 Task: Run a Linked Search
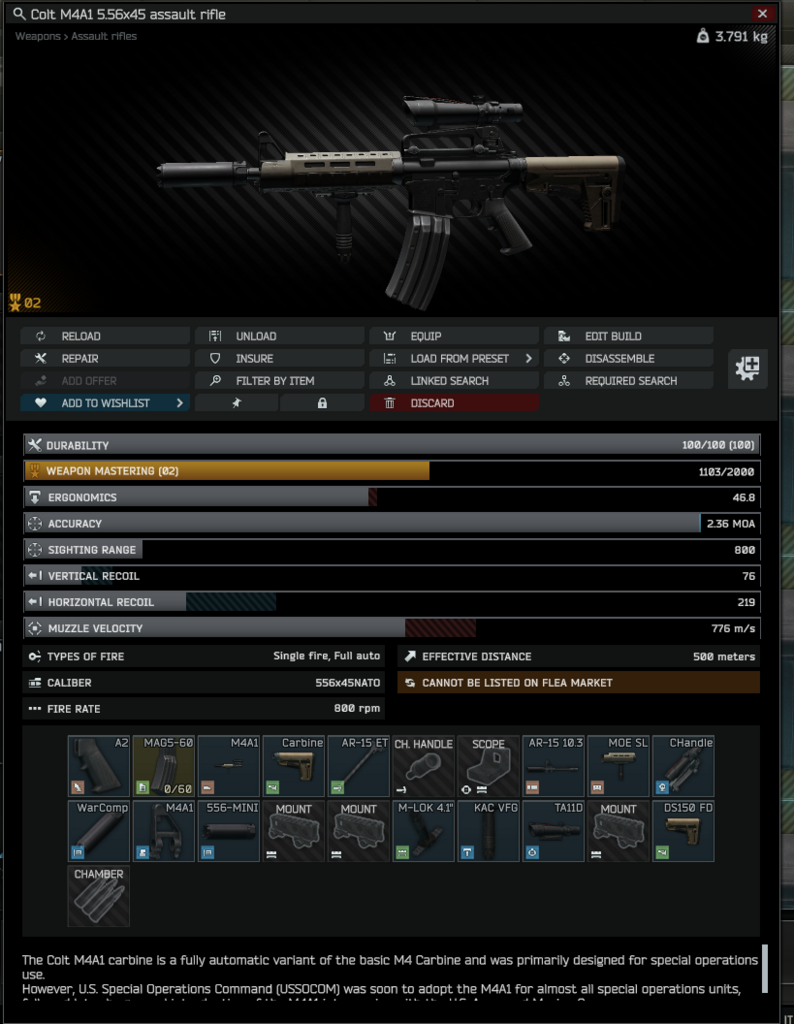pyautogui.click(x=453, y=381)
